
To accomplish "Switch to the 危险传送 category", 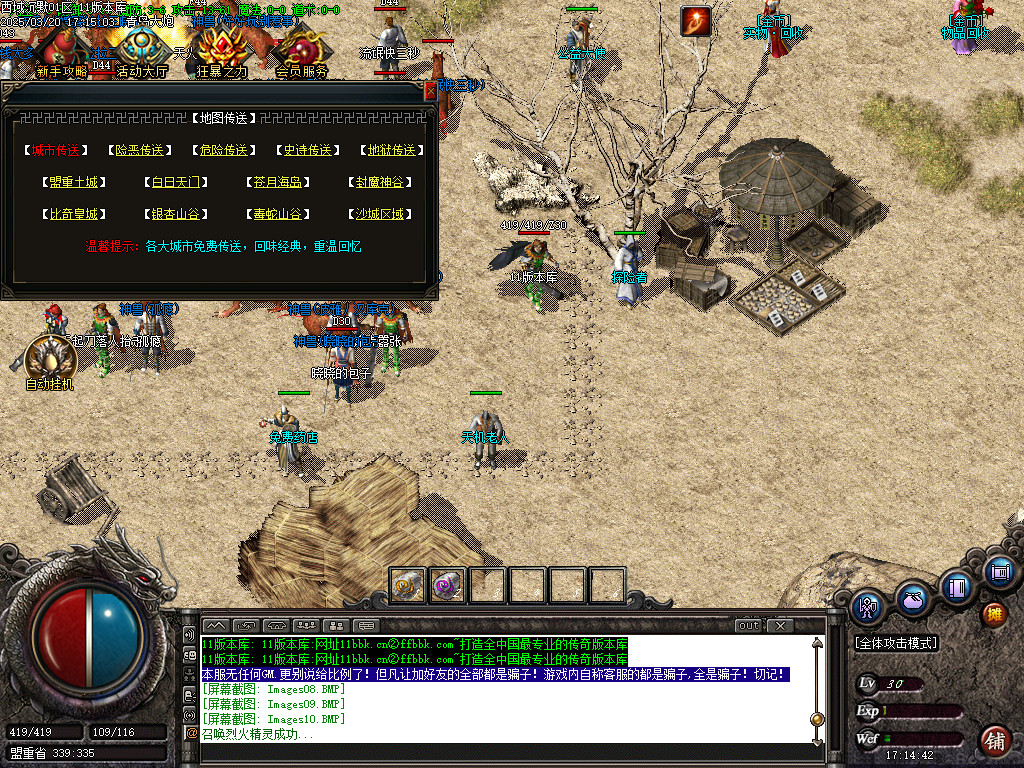I will point(223,150).
